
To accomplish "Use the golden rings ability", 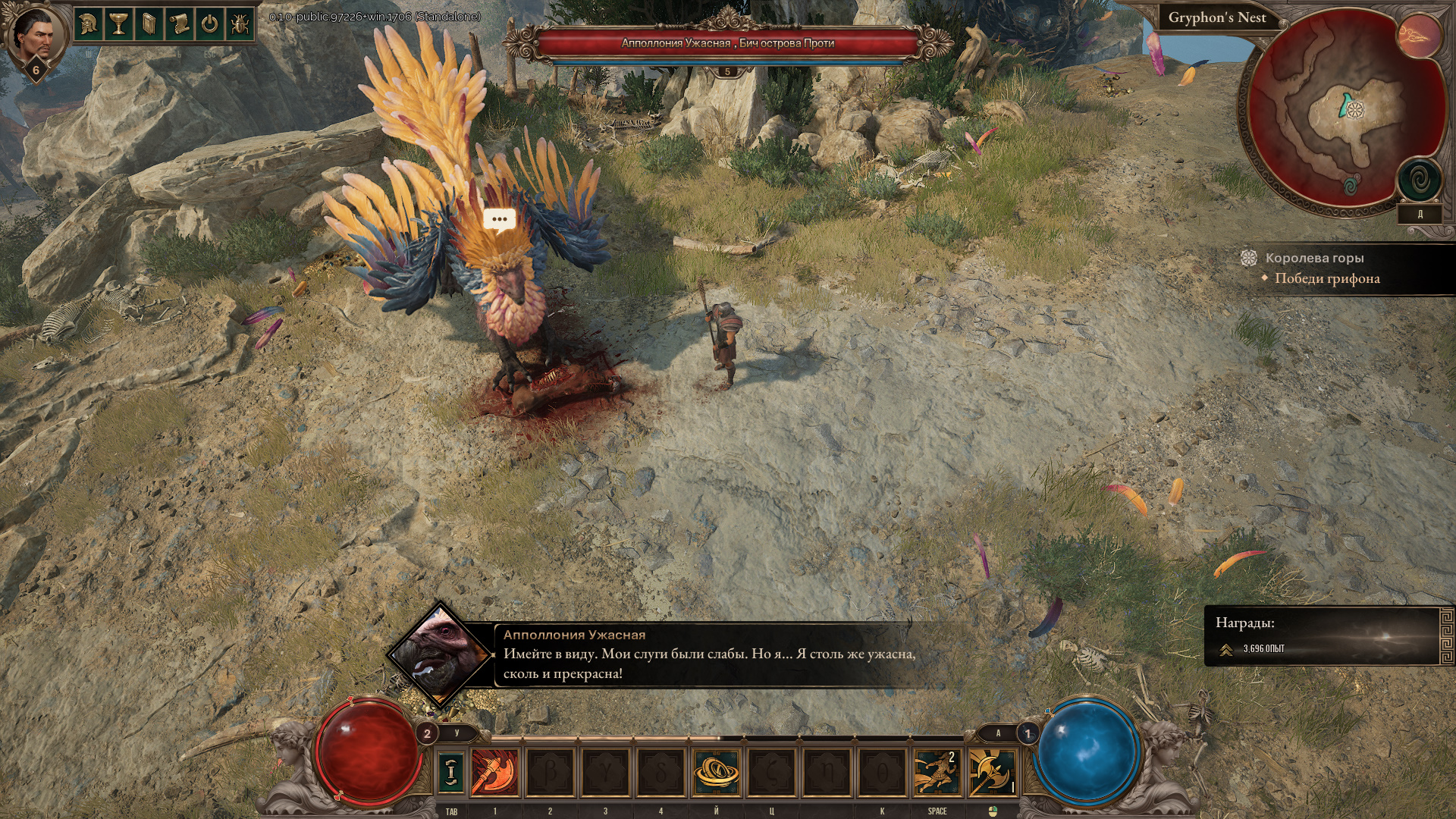I will pyautogui.click(x=716, y=772).
